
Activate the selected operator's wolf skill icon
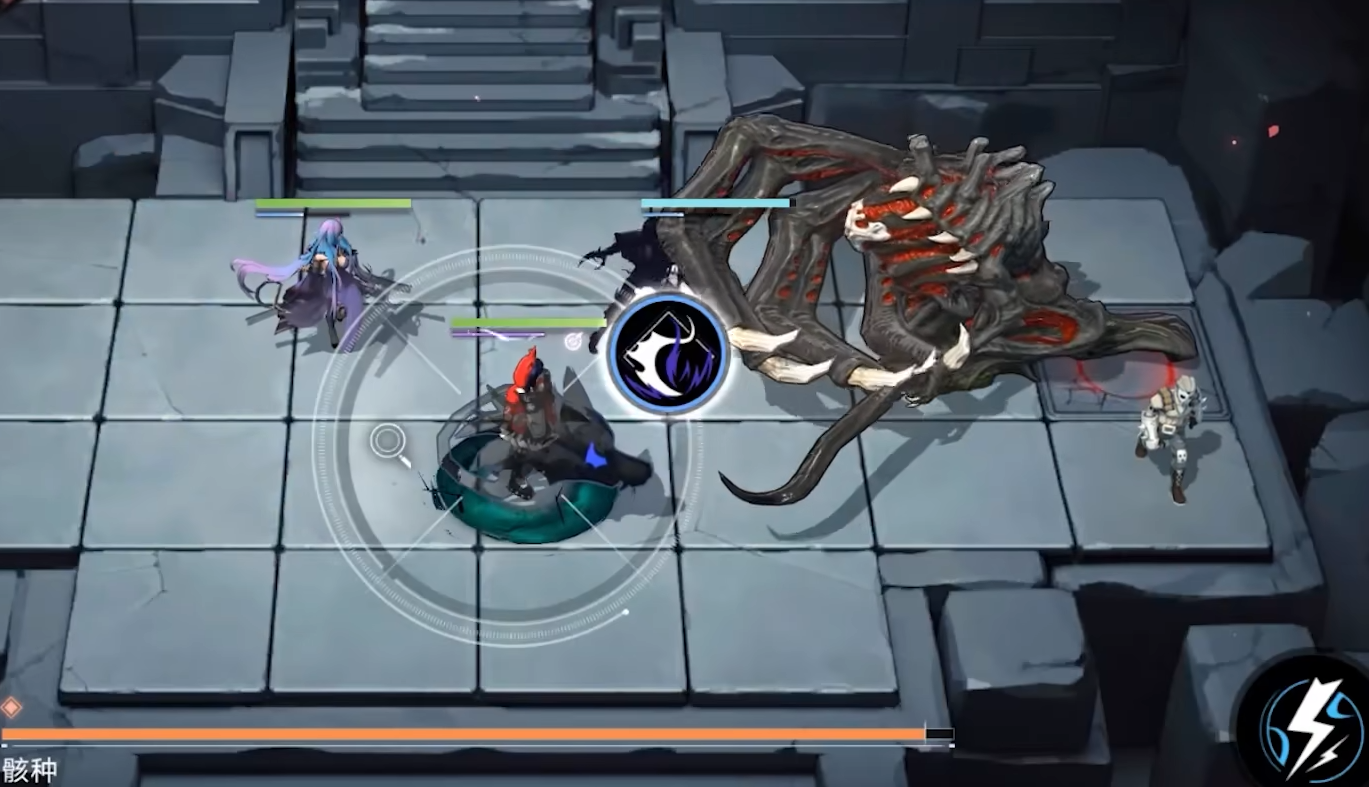[x=667, y=354]
